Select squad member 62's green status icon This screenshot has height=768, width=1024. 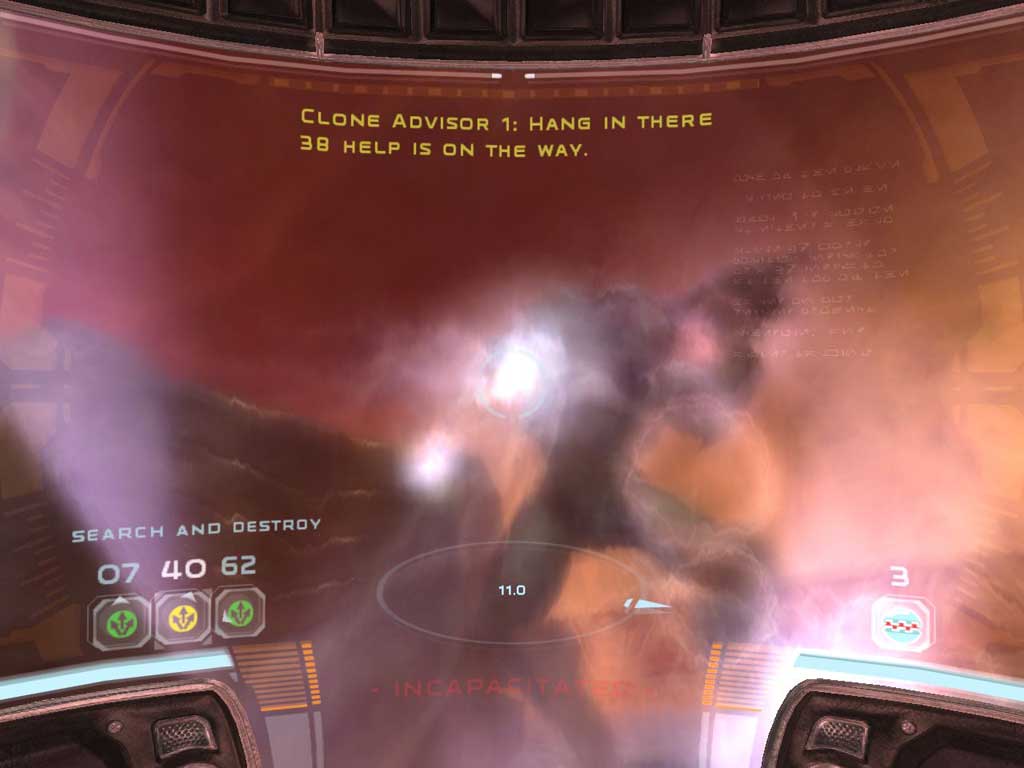[239, 613]
